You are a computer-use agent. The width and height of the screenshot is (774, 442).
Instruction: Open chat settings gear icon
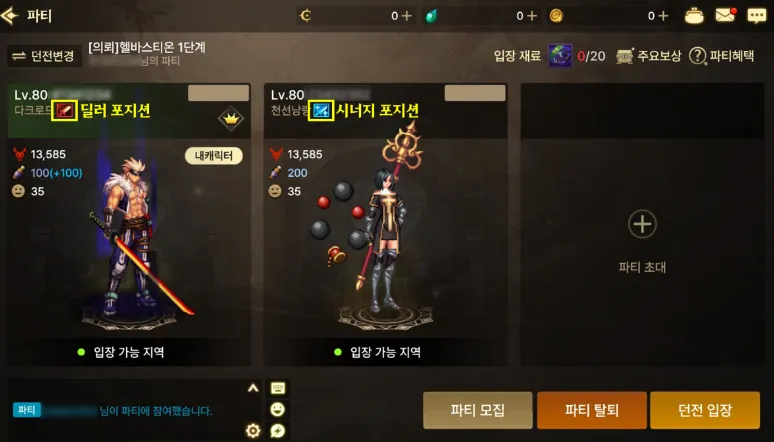point(253,431)
